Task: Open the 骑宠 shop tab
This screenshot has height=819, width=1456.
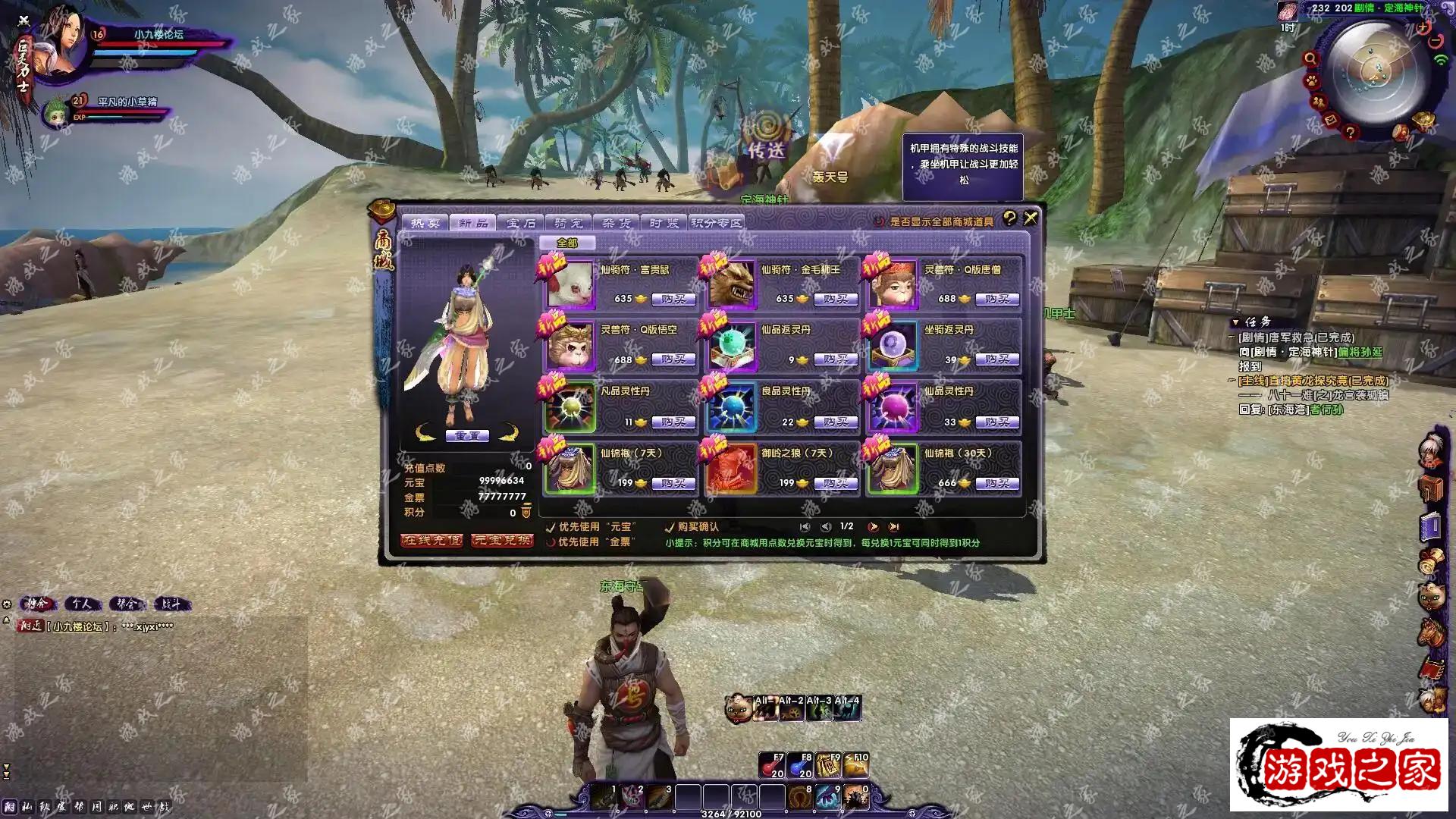Action: click(x=568, y=223)
